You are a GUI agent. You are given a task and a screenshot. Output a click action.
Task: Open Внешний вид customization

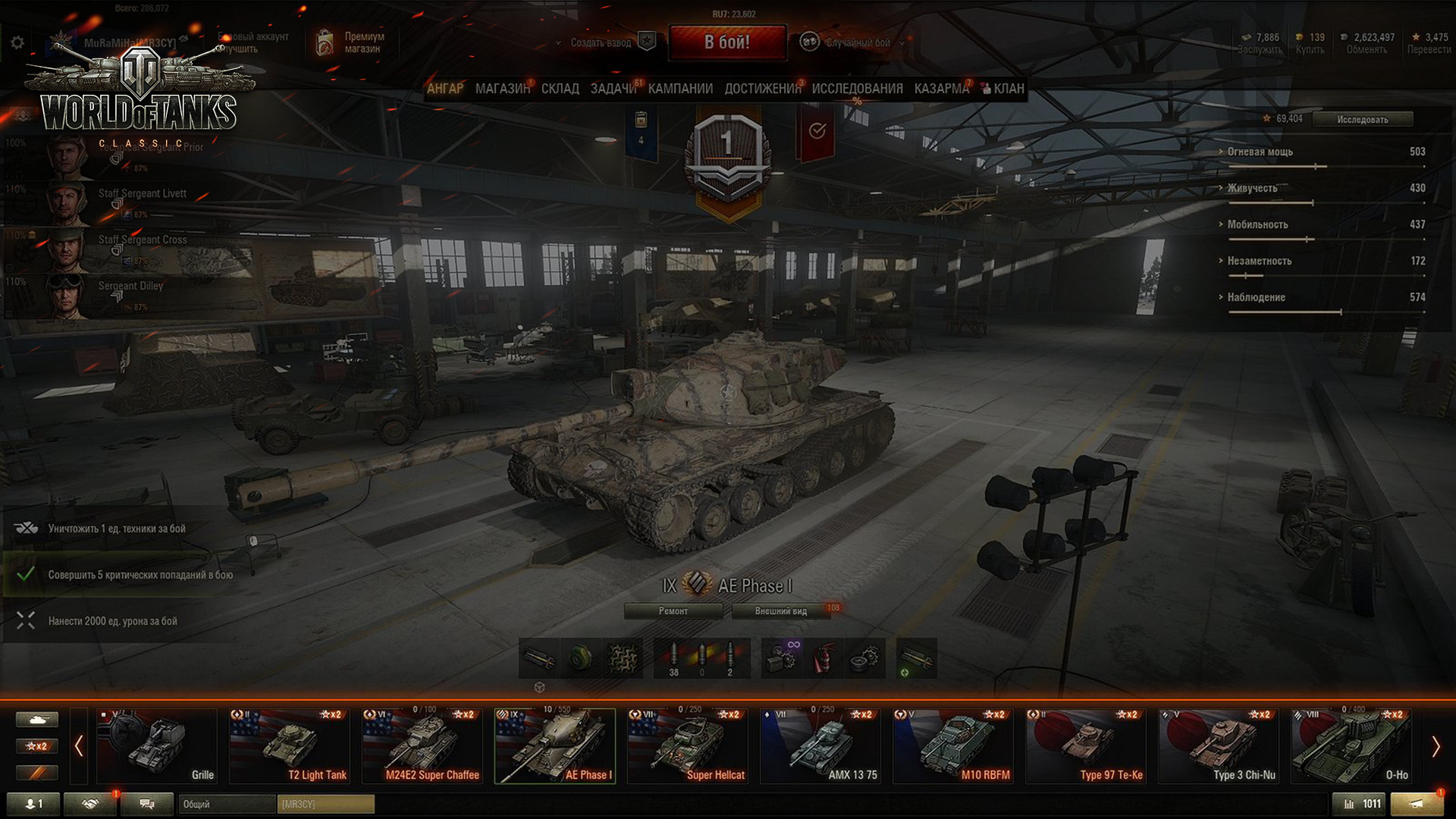click(780, 611)
